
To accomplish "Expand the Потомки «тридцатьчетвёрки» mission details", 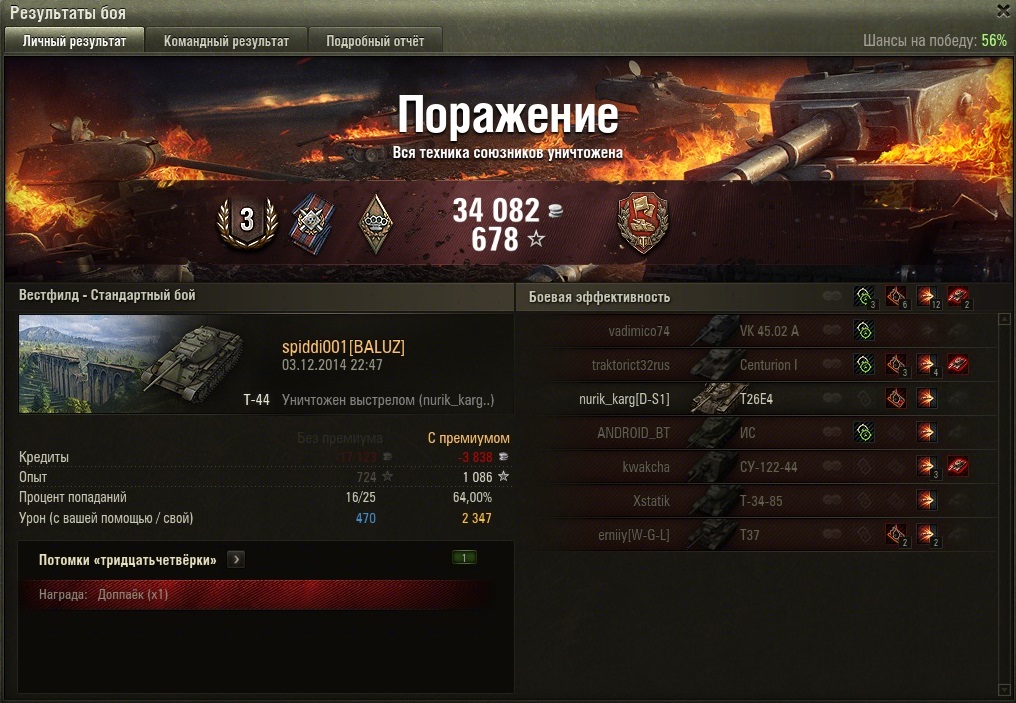I will 236,560.
